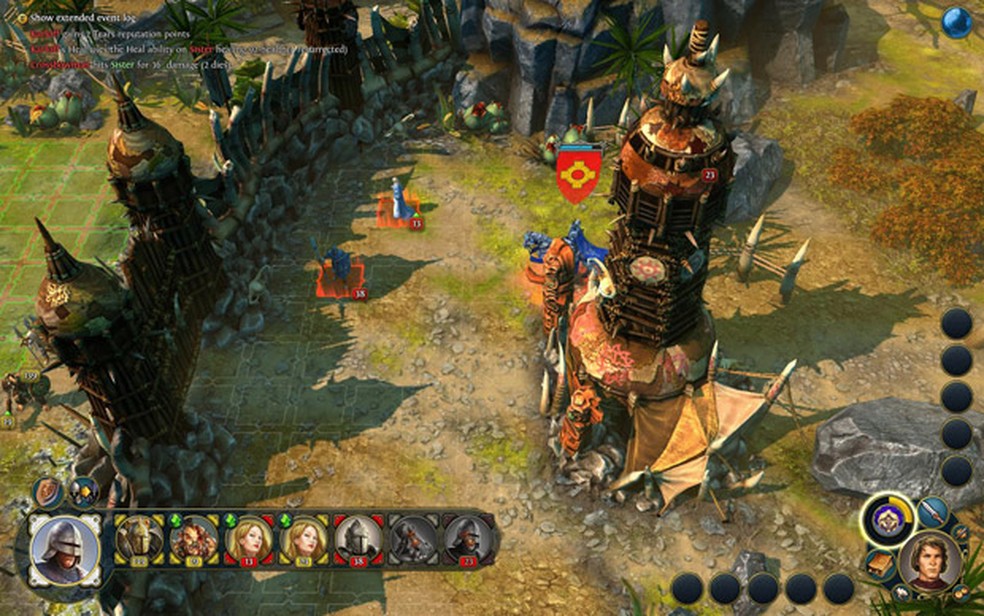The image size is (984, 616).
Task: Select the golden armored knight in turn order
Action: tap(140, 541)
